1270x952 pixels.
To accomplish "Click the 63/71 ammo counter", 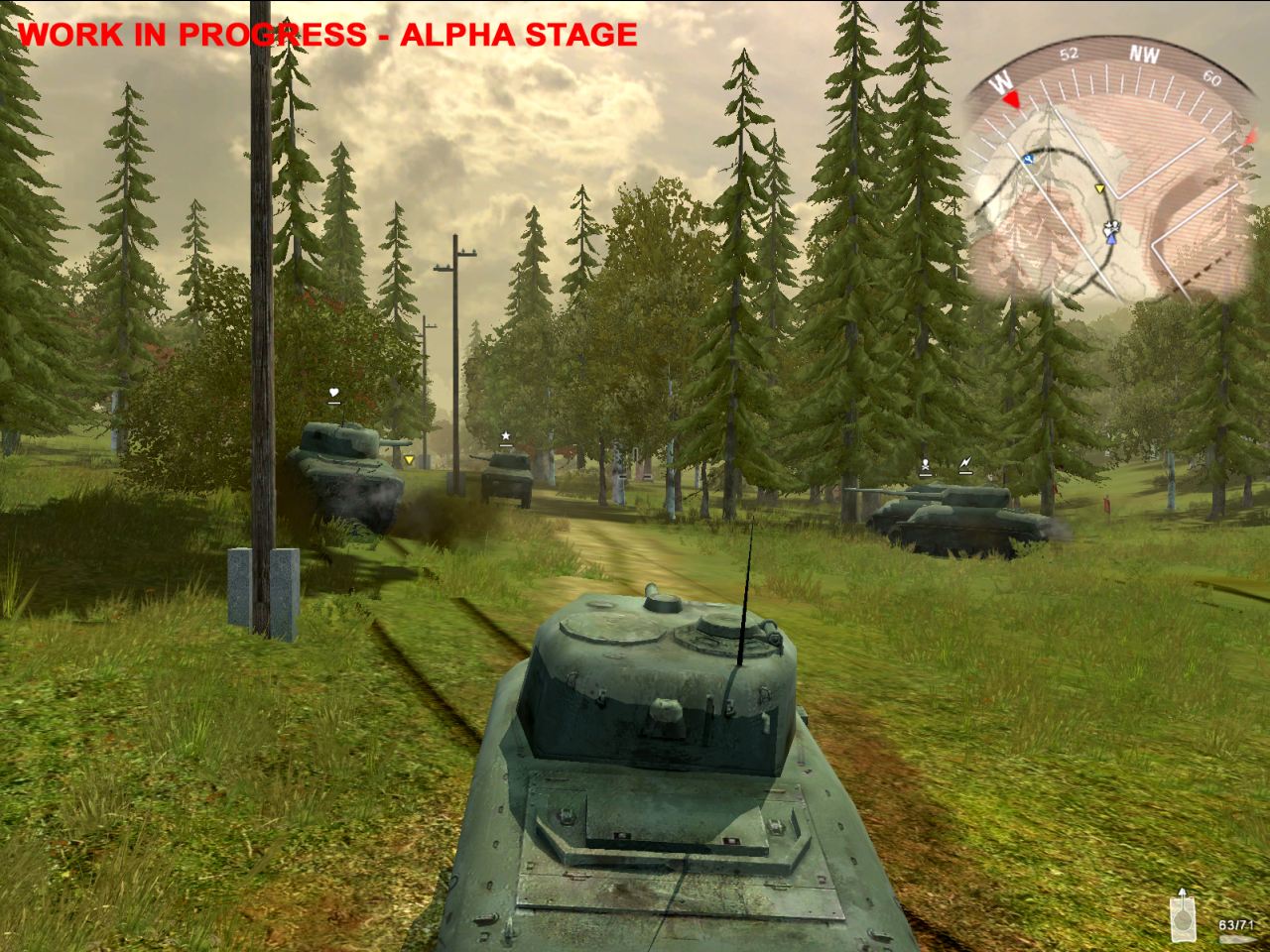I will point(1236,924).
